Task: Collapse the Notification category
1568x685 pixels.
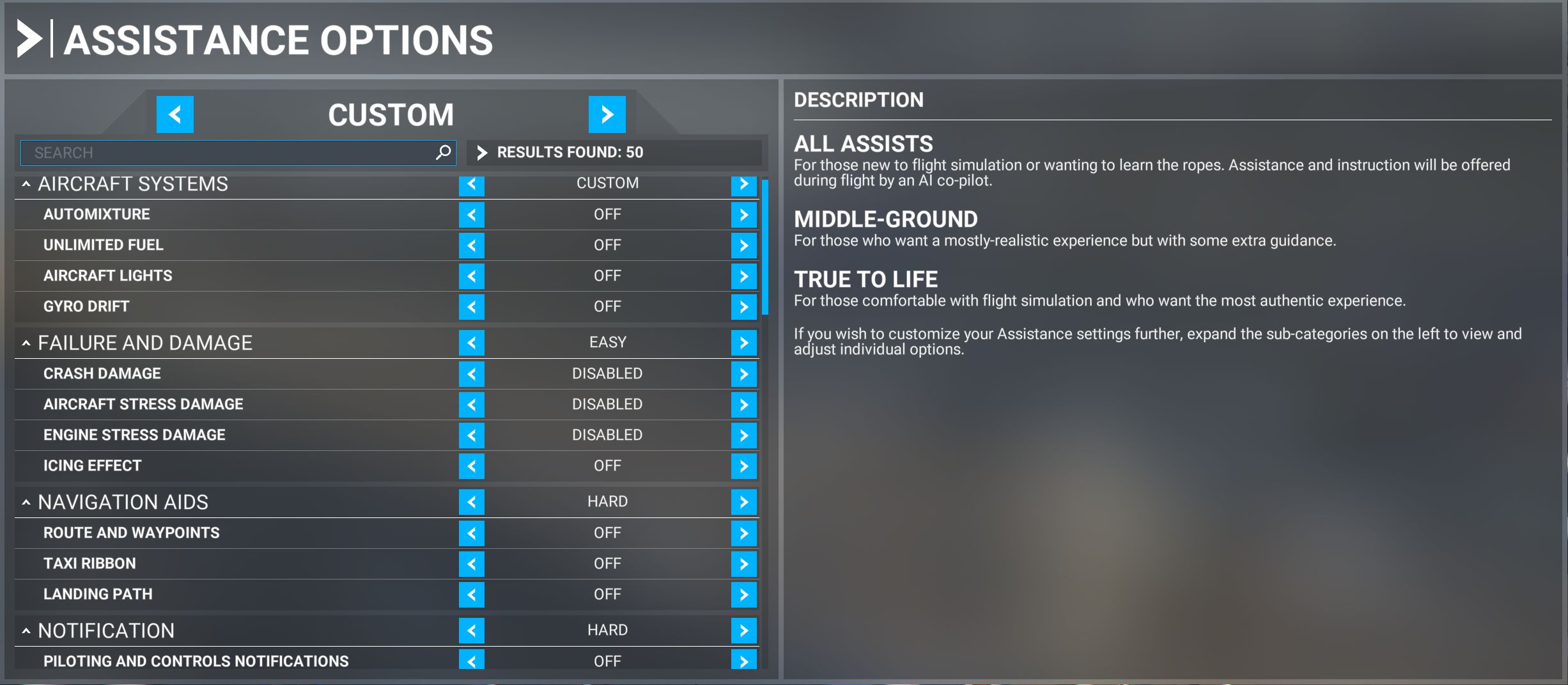Action: 26,631
